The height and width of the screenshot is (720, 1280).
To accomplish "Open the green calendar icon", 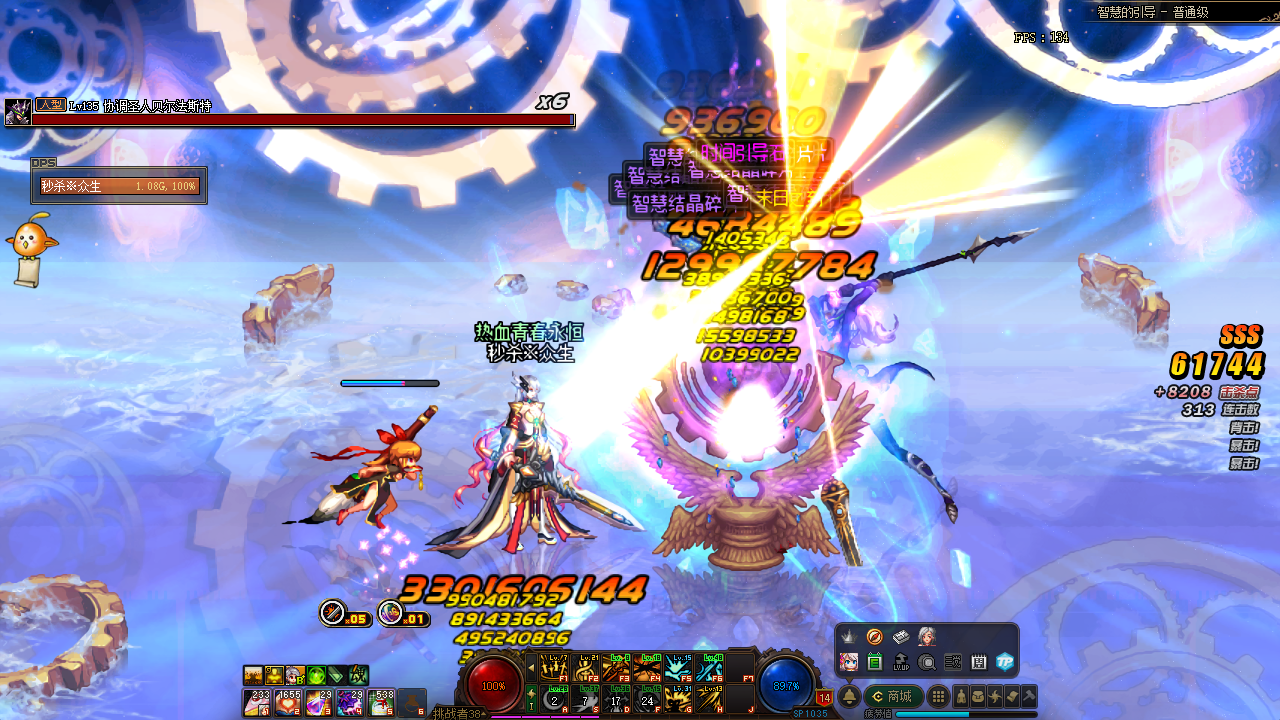I will coord(875,661).
